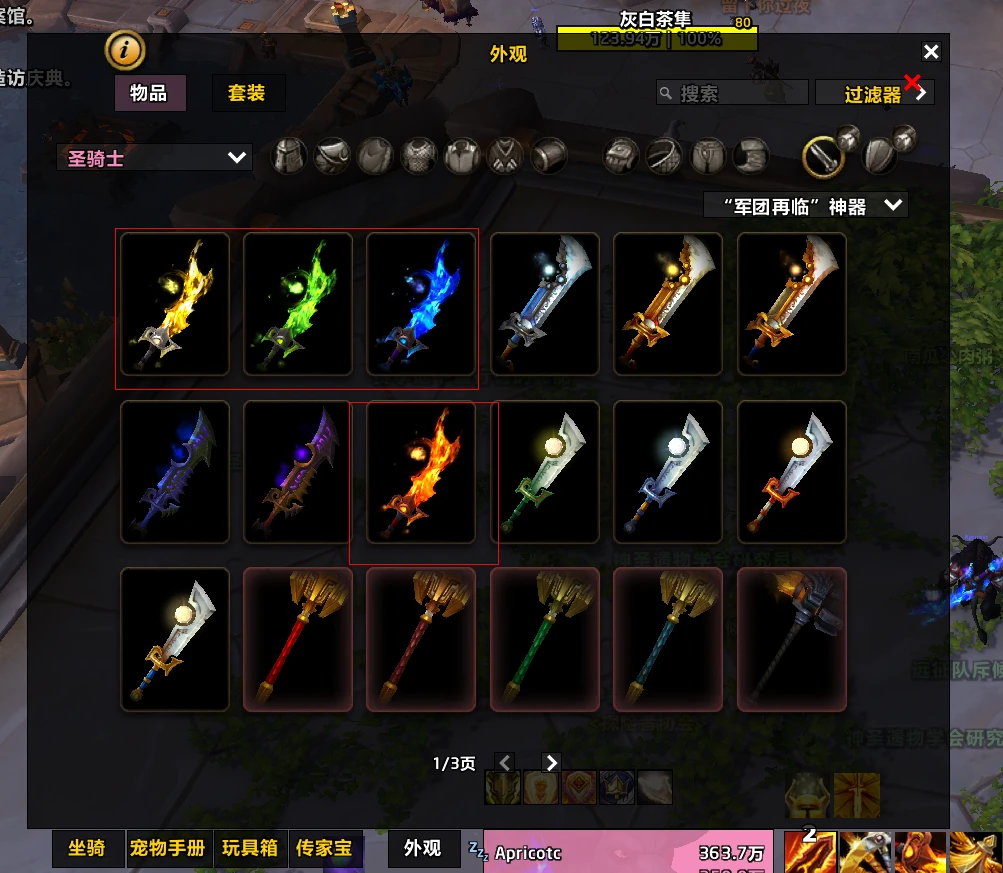Click the gold info icon

tap(124, 49)
